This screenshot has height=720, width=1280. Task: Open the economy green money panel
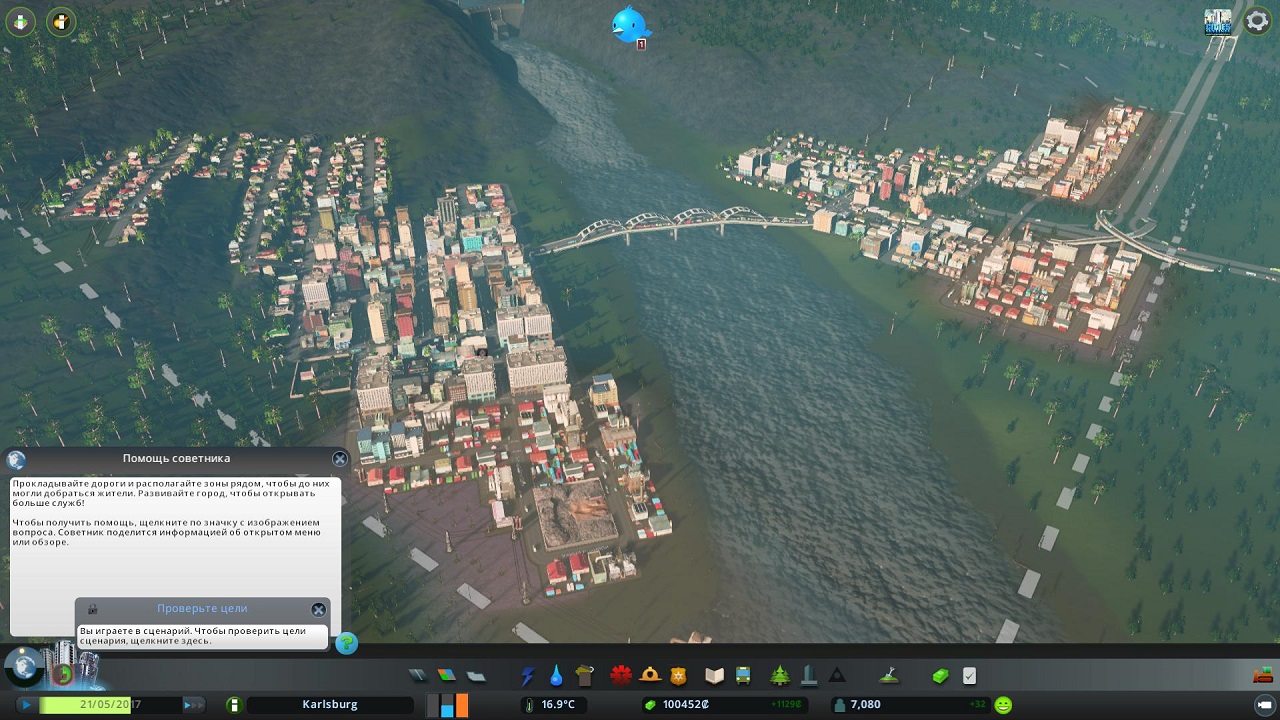point(940,676)
